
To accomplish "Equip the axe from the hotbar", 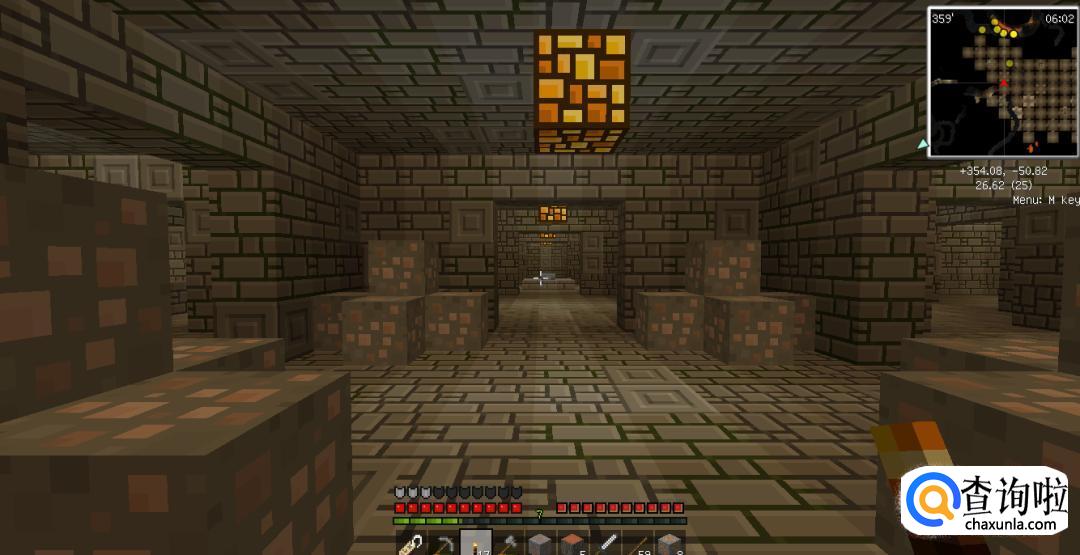I will tap(507, 543).
